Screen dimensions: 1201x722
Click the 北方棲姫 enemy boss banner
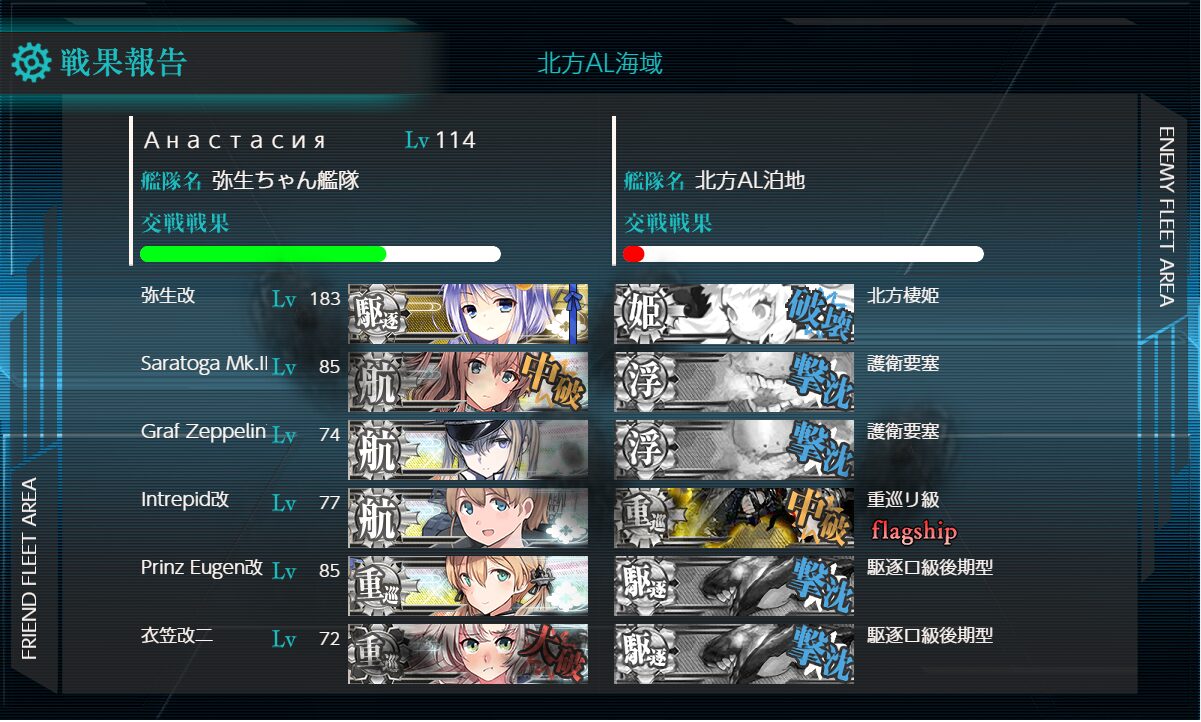click(x=734, y=314)
